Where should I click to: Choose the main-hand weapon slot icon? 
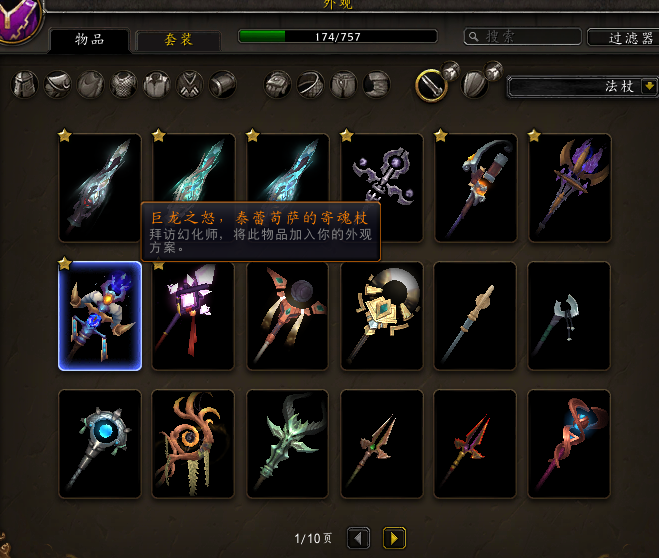(x=431, y=85)
